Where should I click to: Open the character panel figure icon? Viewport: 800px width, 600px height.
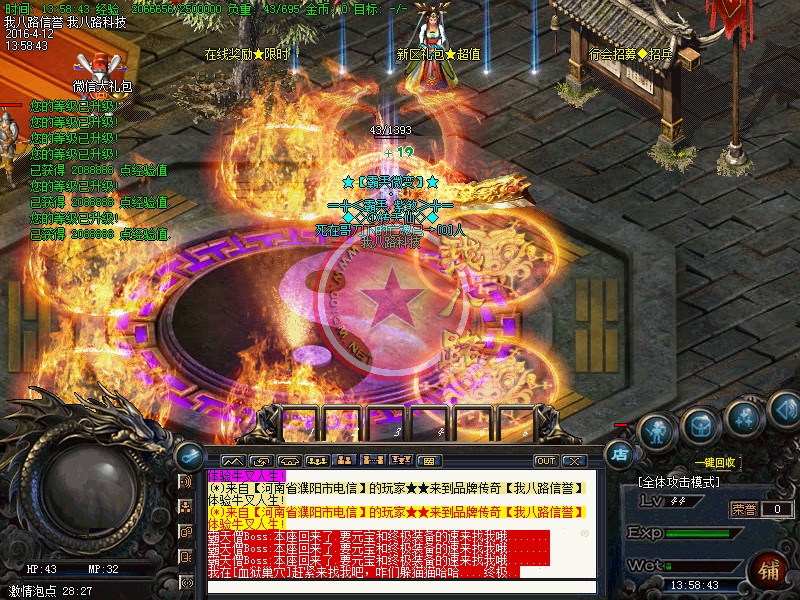click(655, 432)
